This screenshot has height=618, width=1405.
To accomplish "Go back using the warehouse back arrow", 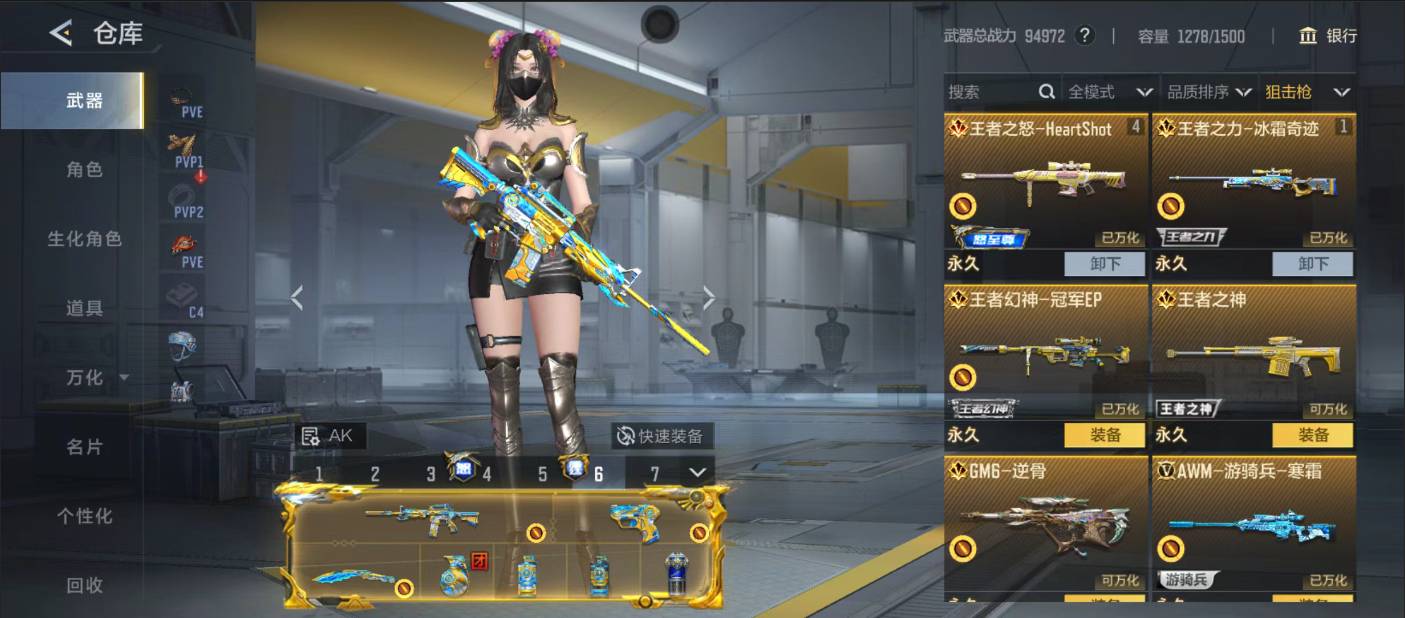I will point(61,34).
